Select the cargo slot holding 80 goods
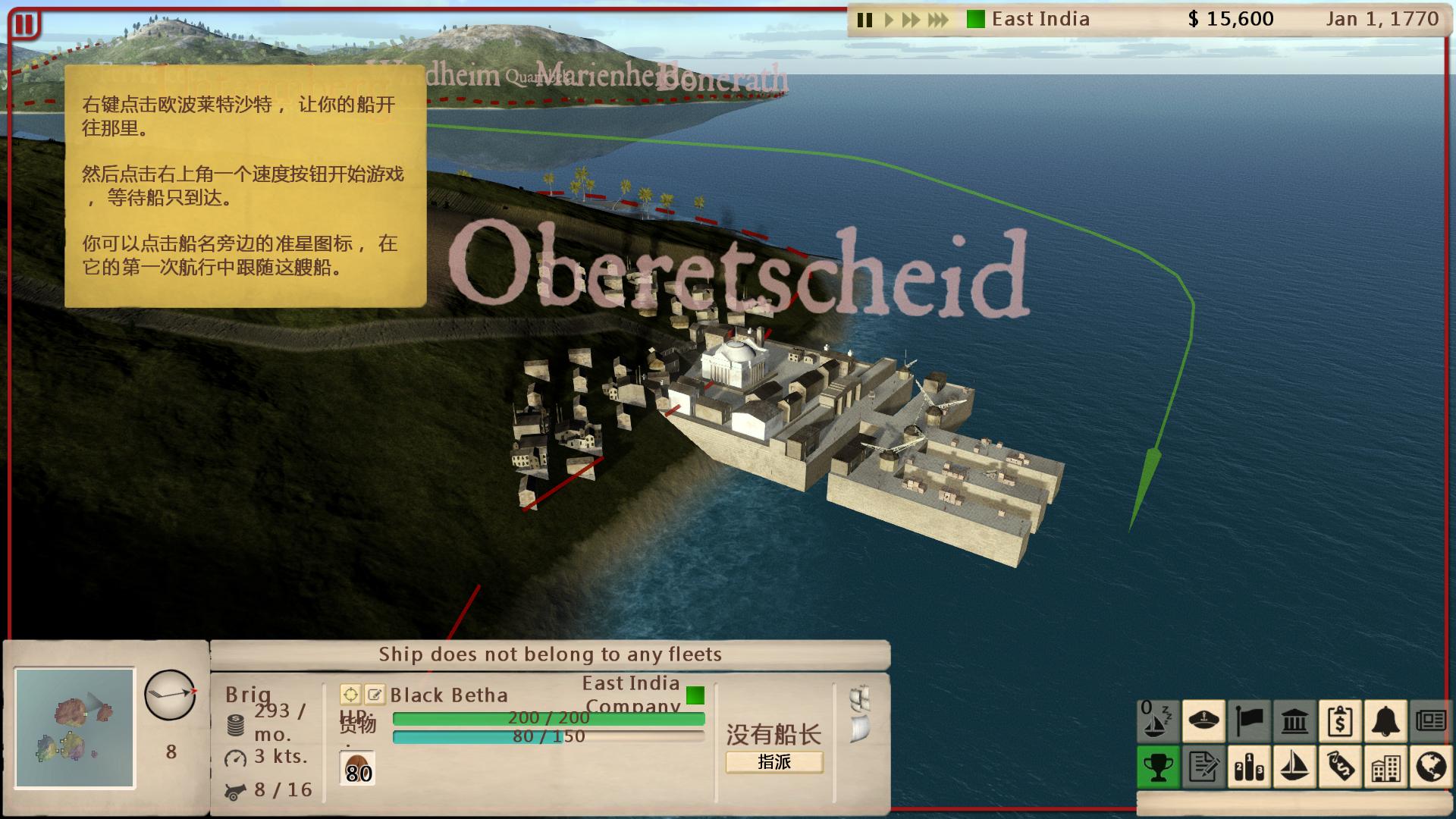1456x819 pixels. pos(358,768)
